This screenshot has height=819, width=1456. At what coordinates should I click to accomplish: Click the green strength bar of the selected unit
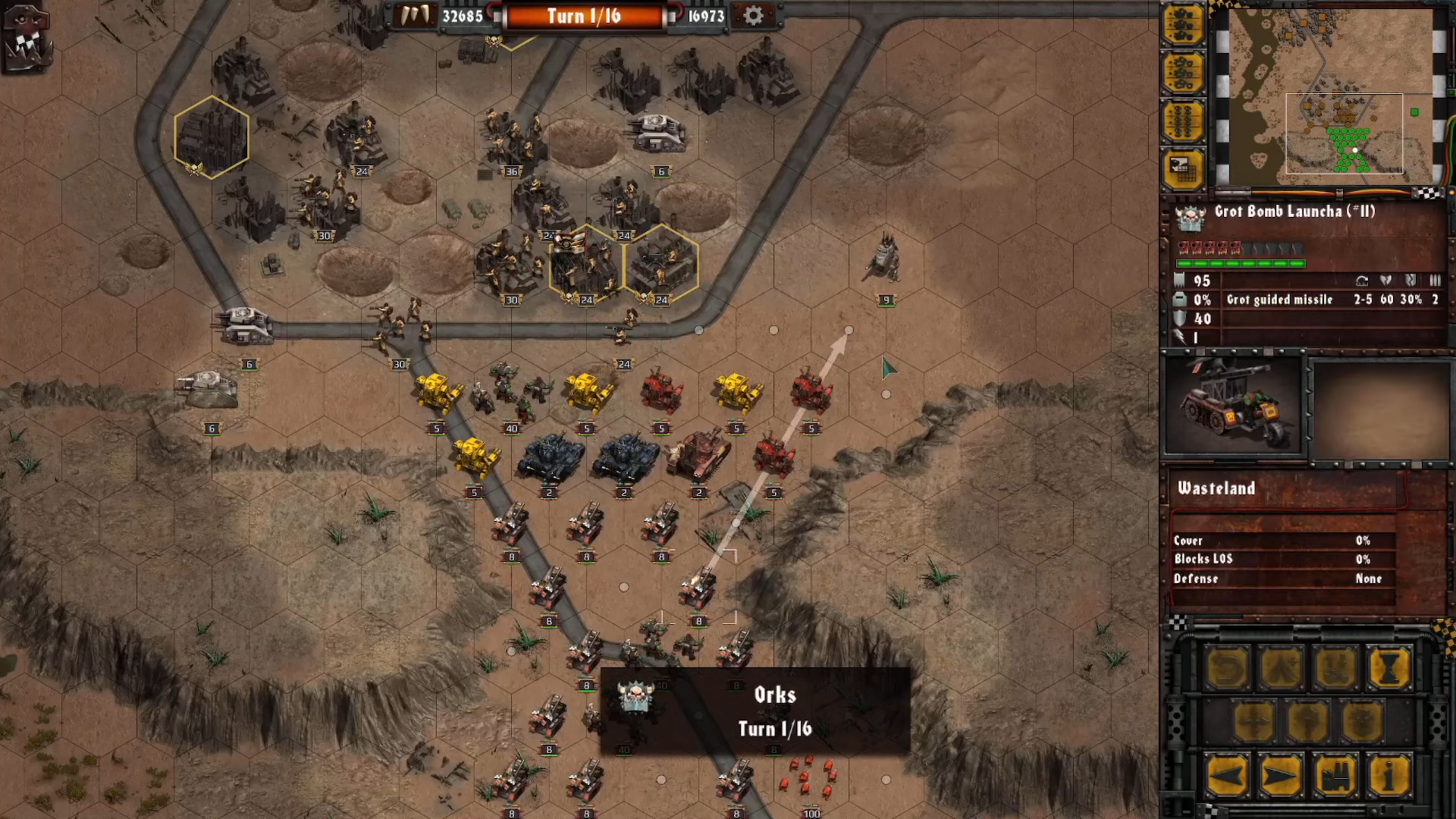(1240, 264)
